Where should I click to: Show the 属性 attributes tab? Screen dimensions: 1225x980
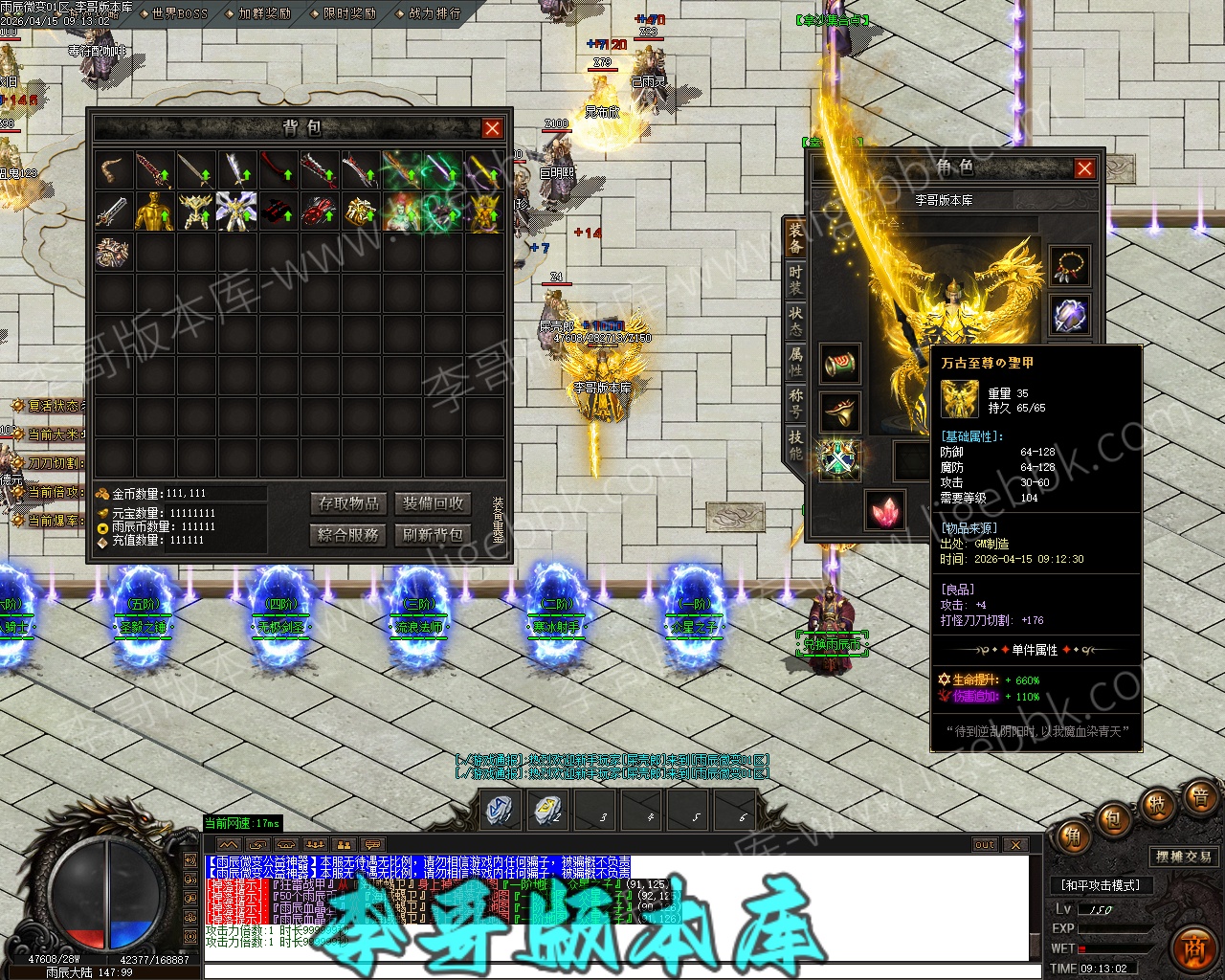click(795, 362)
